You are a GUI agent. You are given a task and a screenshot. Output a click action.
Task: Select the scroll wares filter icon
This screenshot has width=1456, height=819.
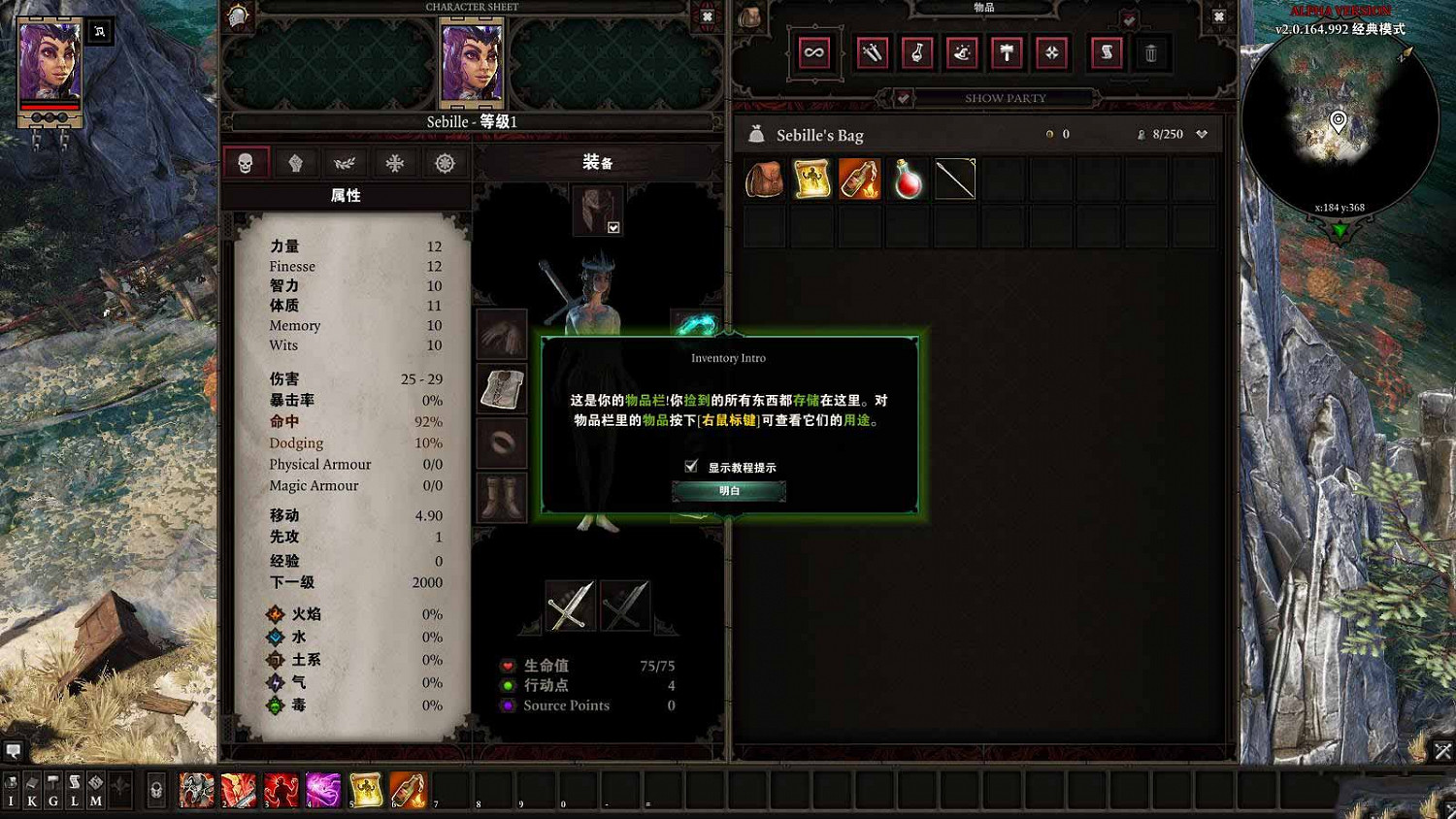click(x=1105, y=53)
